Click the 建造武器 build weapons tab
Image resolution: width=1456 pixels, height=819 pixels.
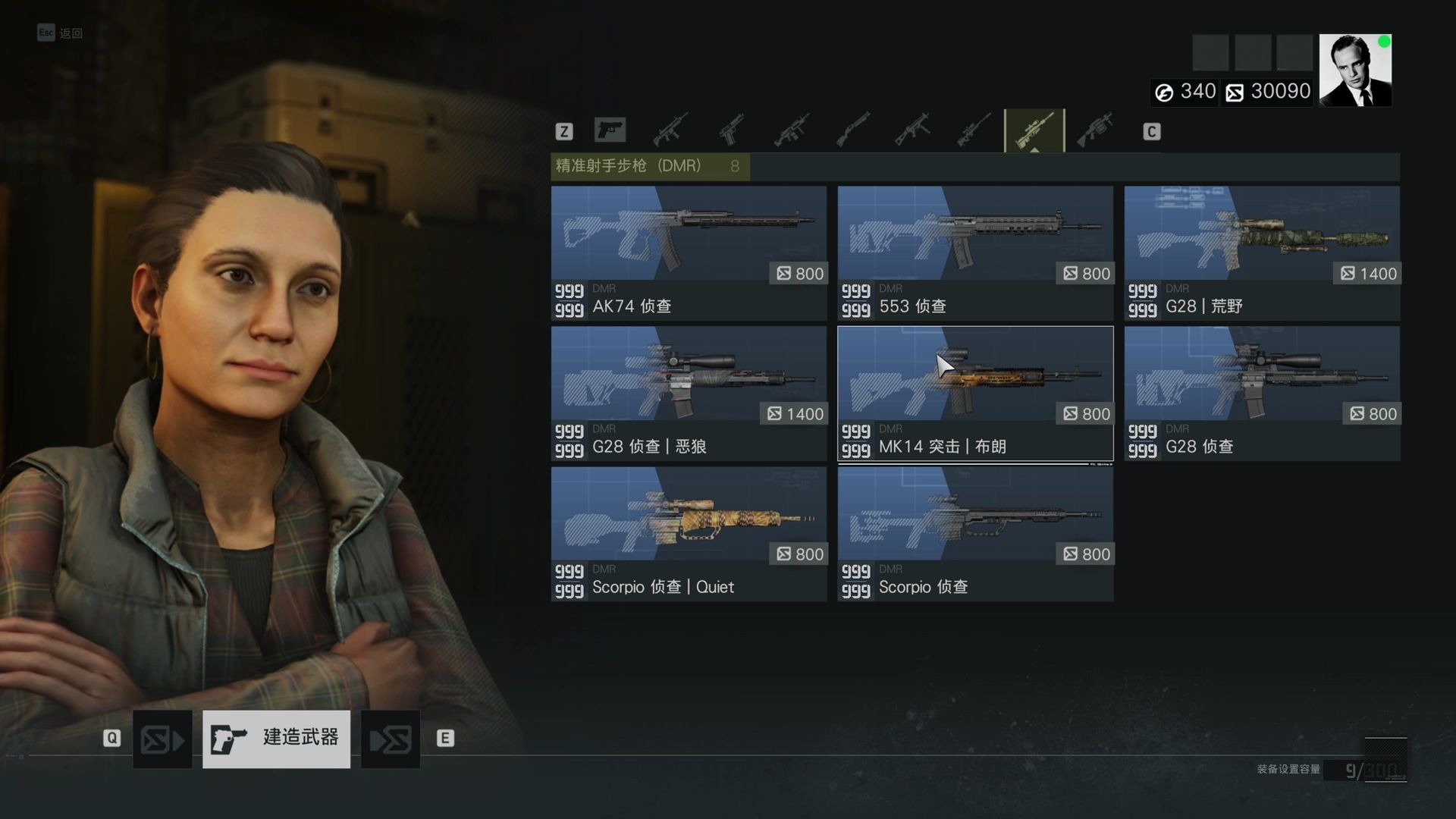click(x=276, y=739)
